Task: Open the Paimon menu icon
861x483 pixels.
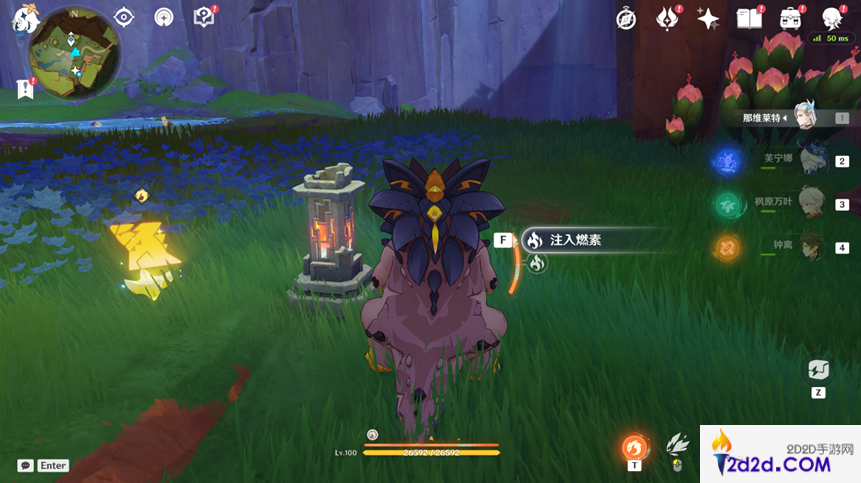Action: (24, 20)
